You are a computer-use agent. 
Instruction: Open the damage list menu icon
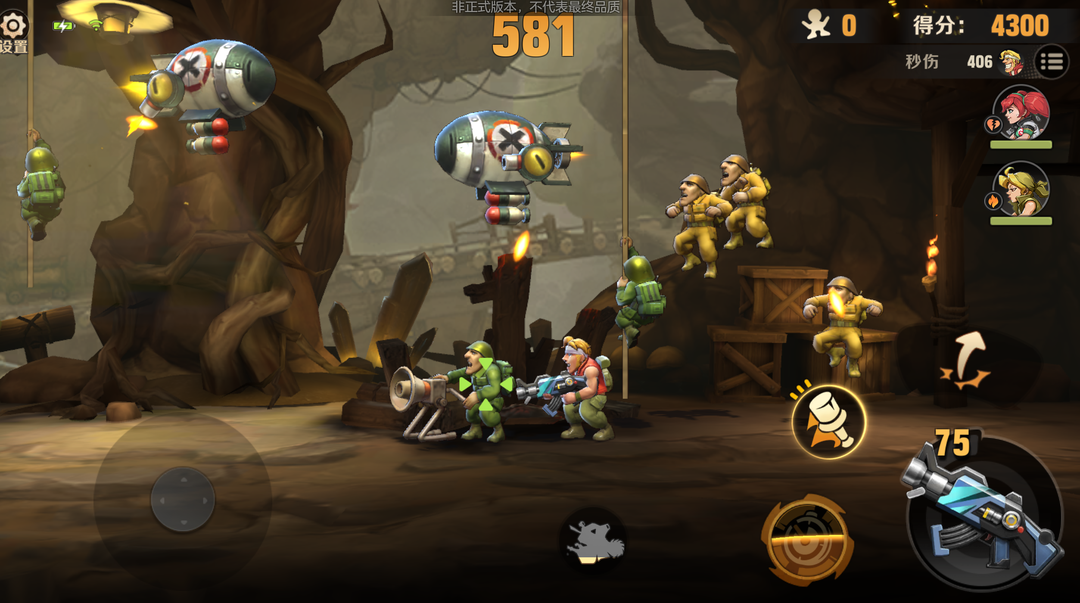1050,62
